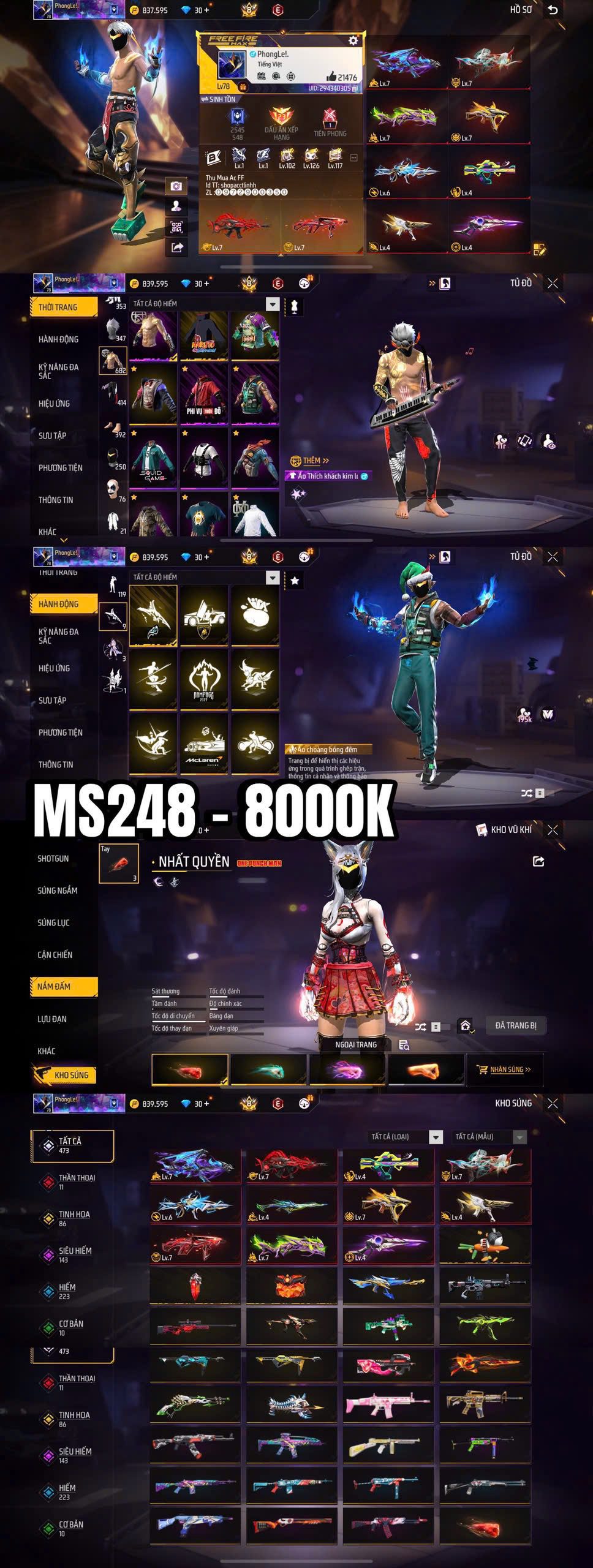Open profile settings gear icon
This screenshot has height=1568, width=593.
pos(353,40)
